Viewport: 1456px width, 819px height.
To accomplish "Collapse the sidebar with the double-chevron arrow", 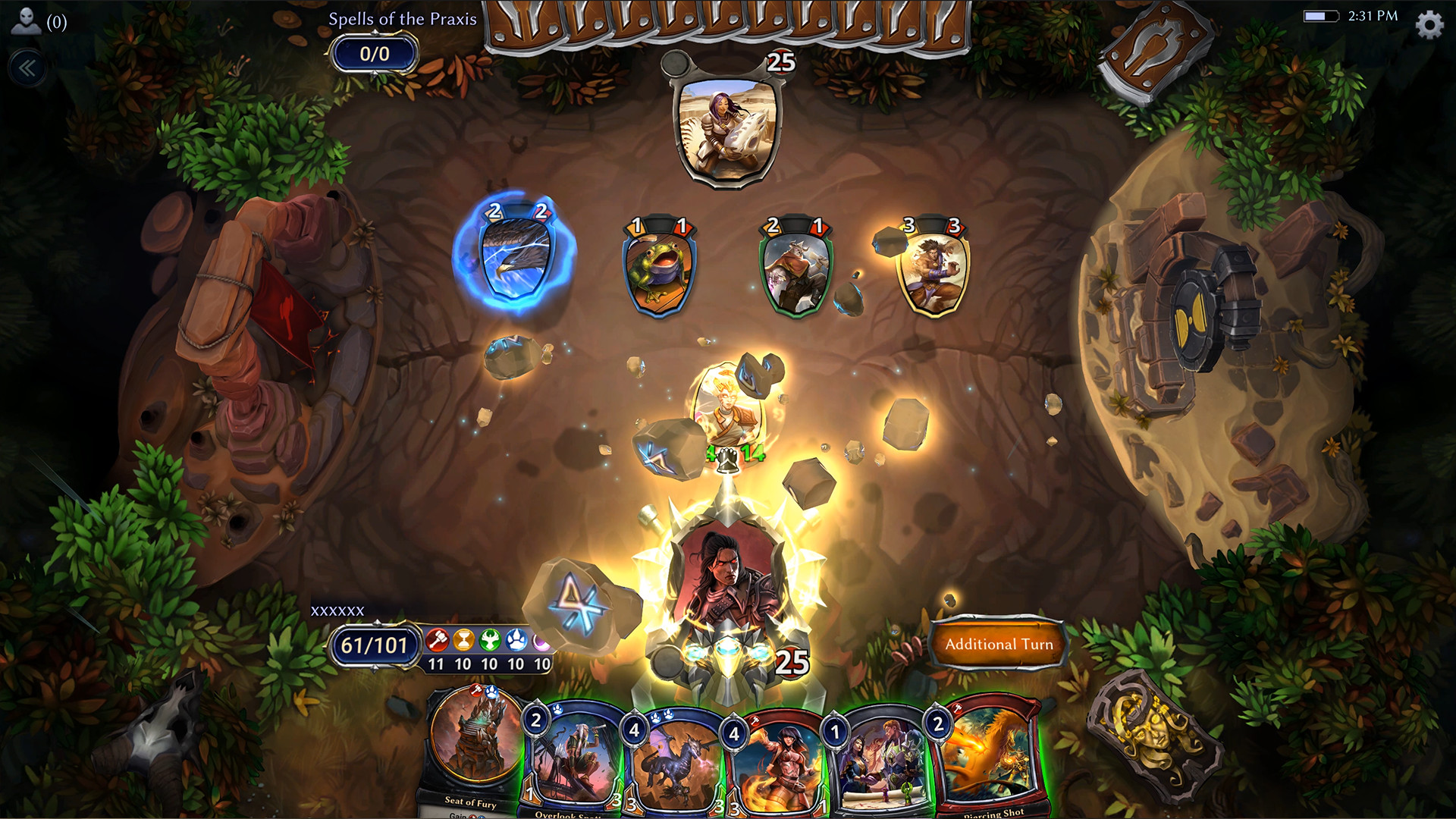I will 27,68.
